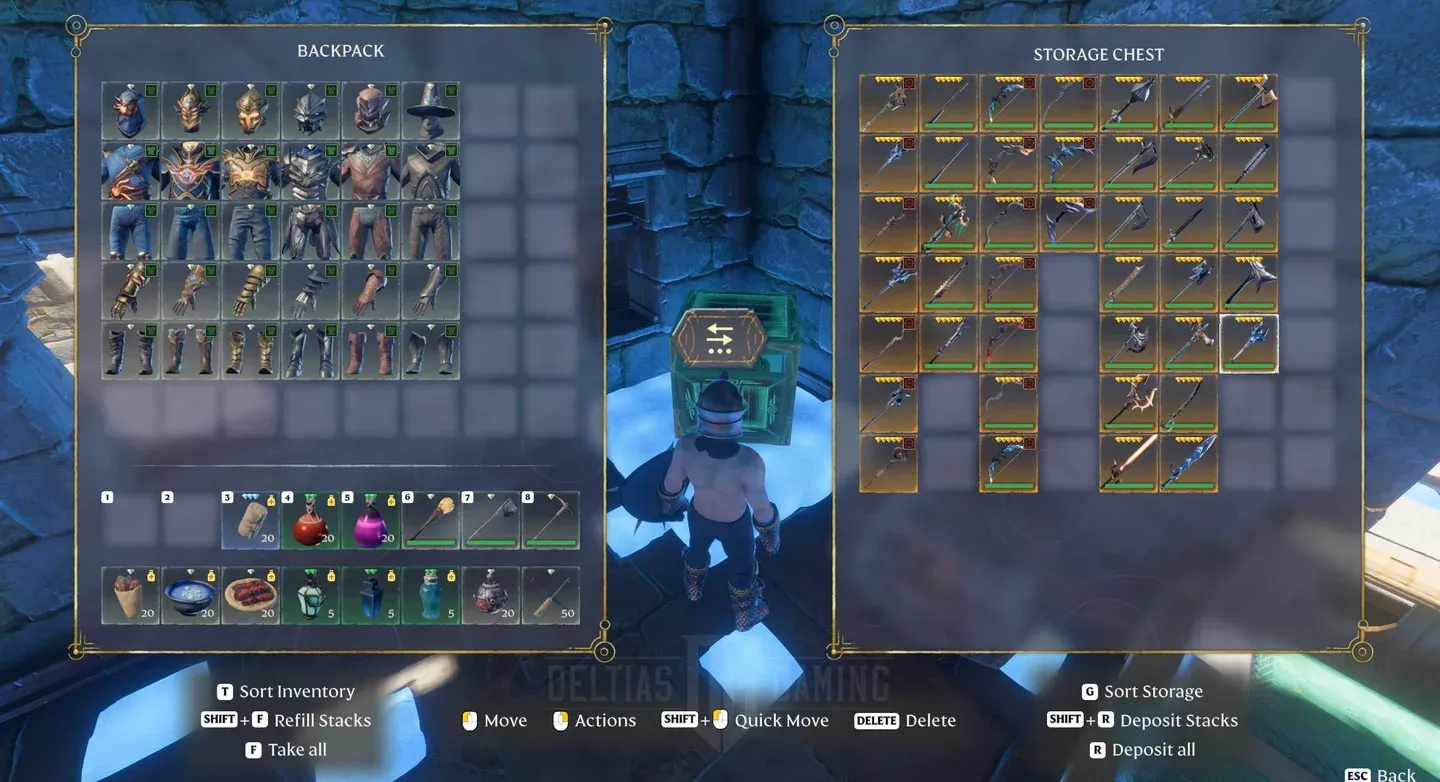This screenshot has height=782, width=1440.
Task: Select the hammer in hotbar slot 7
Action: click(491, 520)
